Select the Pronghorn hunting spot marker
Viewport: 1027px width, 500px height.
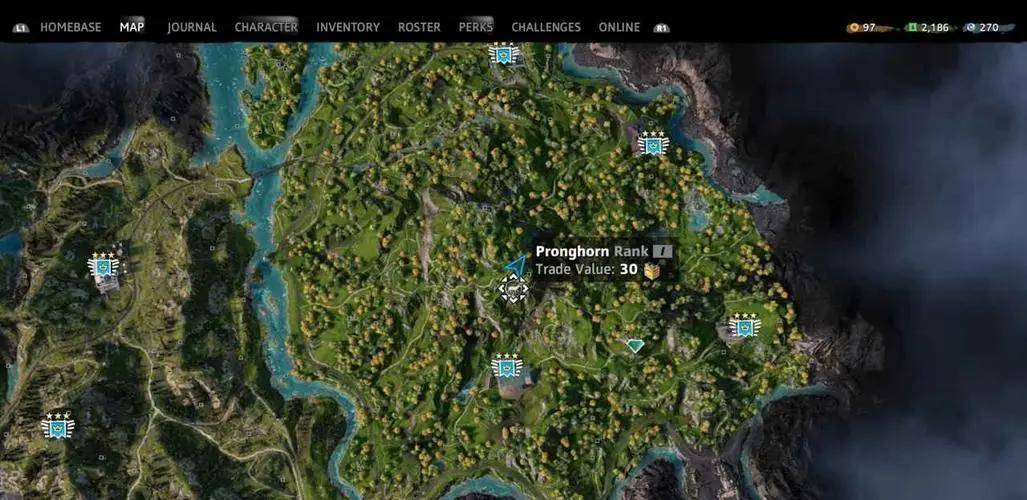[x=513, y=289]
